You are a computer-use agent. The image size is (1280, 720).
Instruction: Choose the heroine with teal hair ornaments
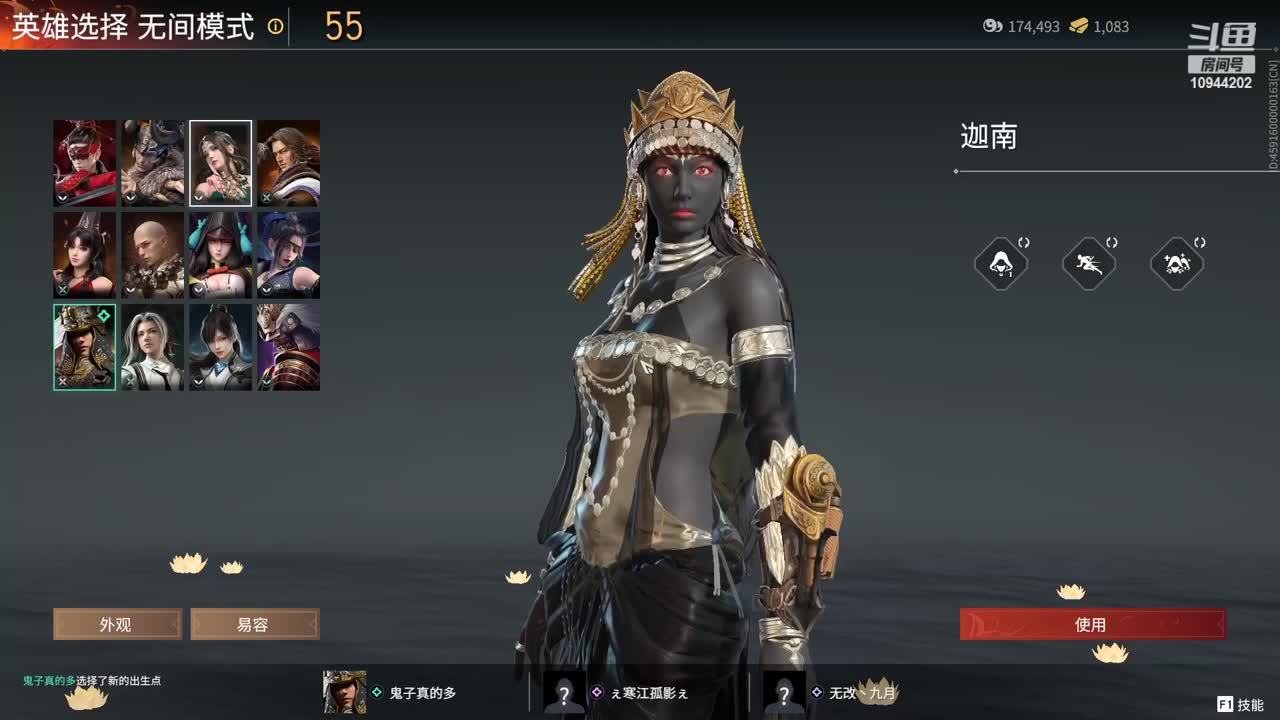coord(221,254)
